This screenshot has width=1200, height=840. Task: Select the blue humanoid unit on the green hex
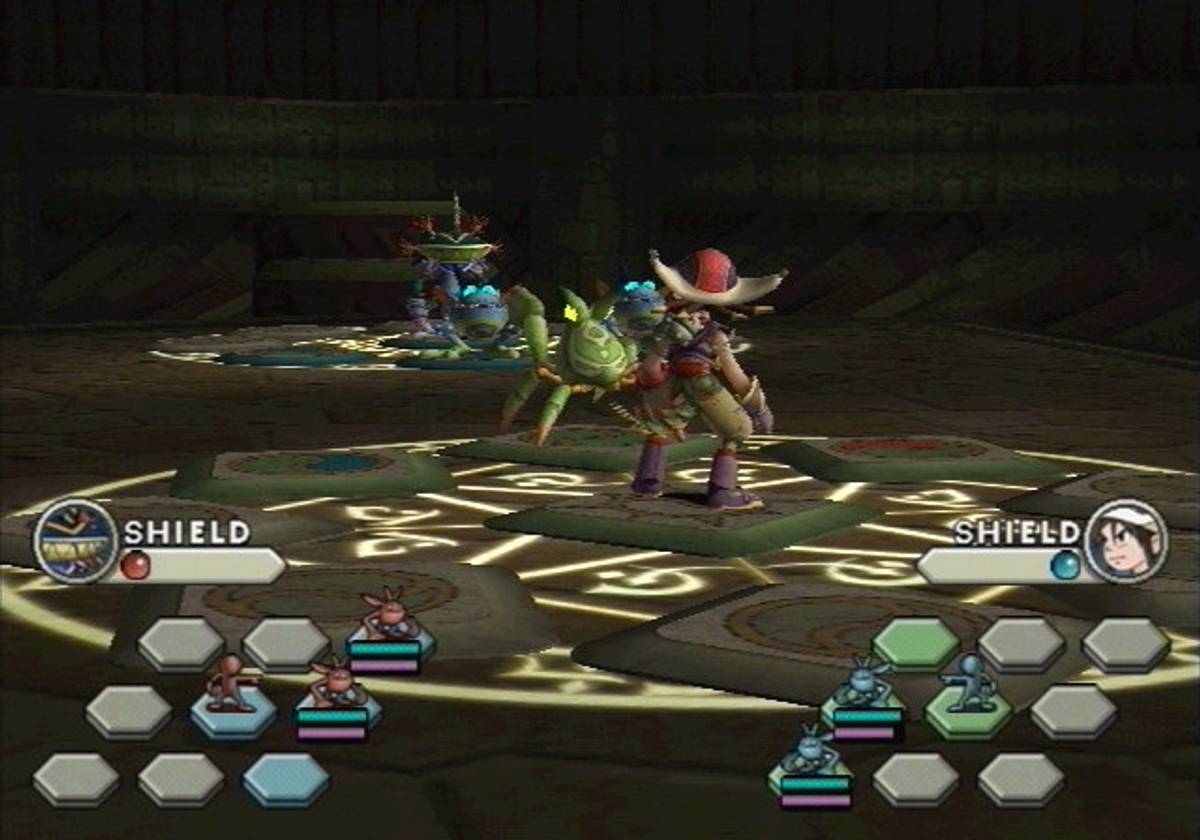click(967, 688)
